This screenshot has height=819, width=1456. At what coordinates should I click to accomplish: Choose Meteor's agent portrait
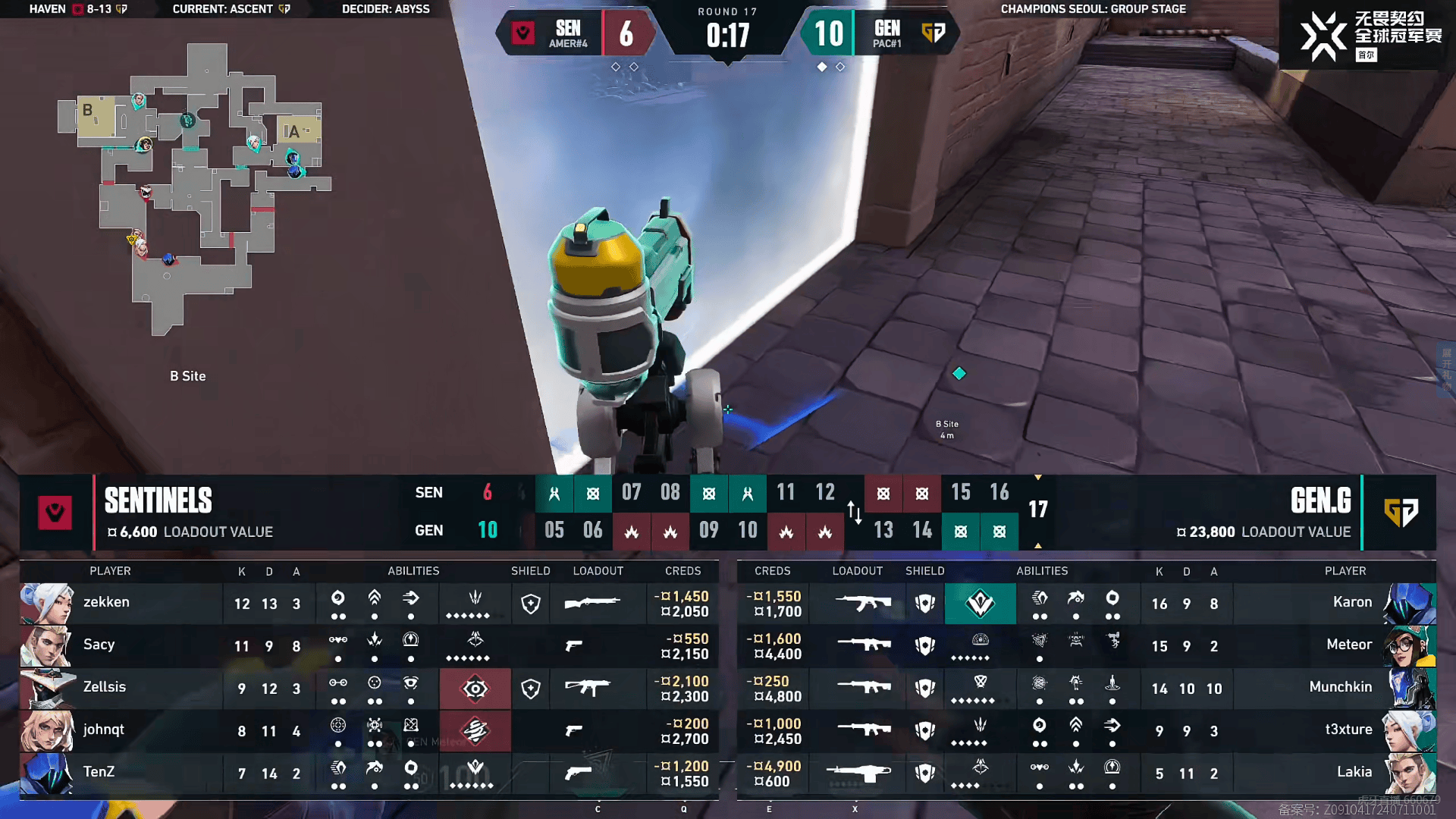click(x=1409, y=646)
